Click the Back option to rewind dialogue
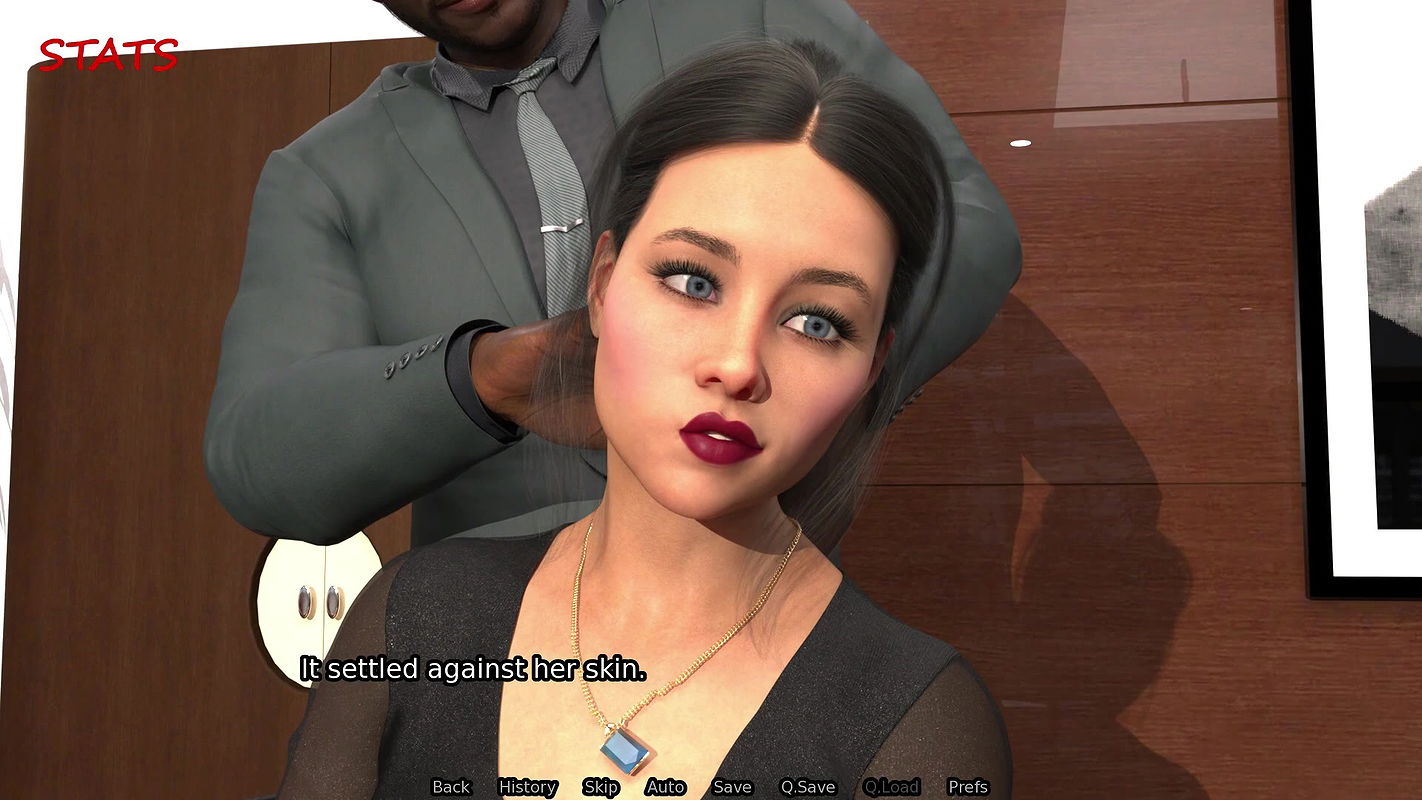 pyautogui.click(x=451, y=787)
